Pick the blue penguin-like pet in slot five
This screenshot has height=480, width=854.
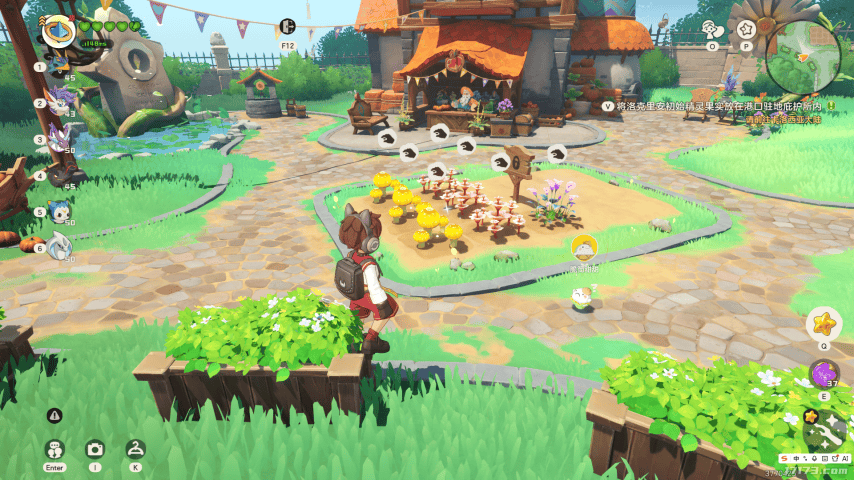(x=60, y=211)
